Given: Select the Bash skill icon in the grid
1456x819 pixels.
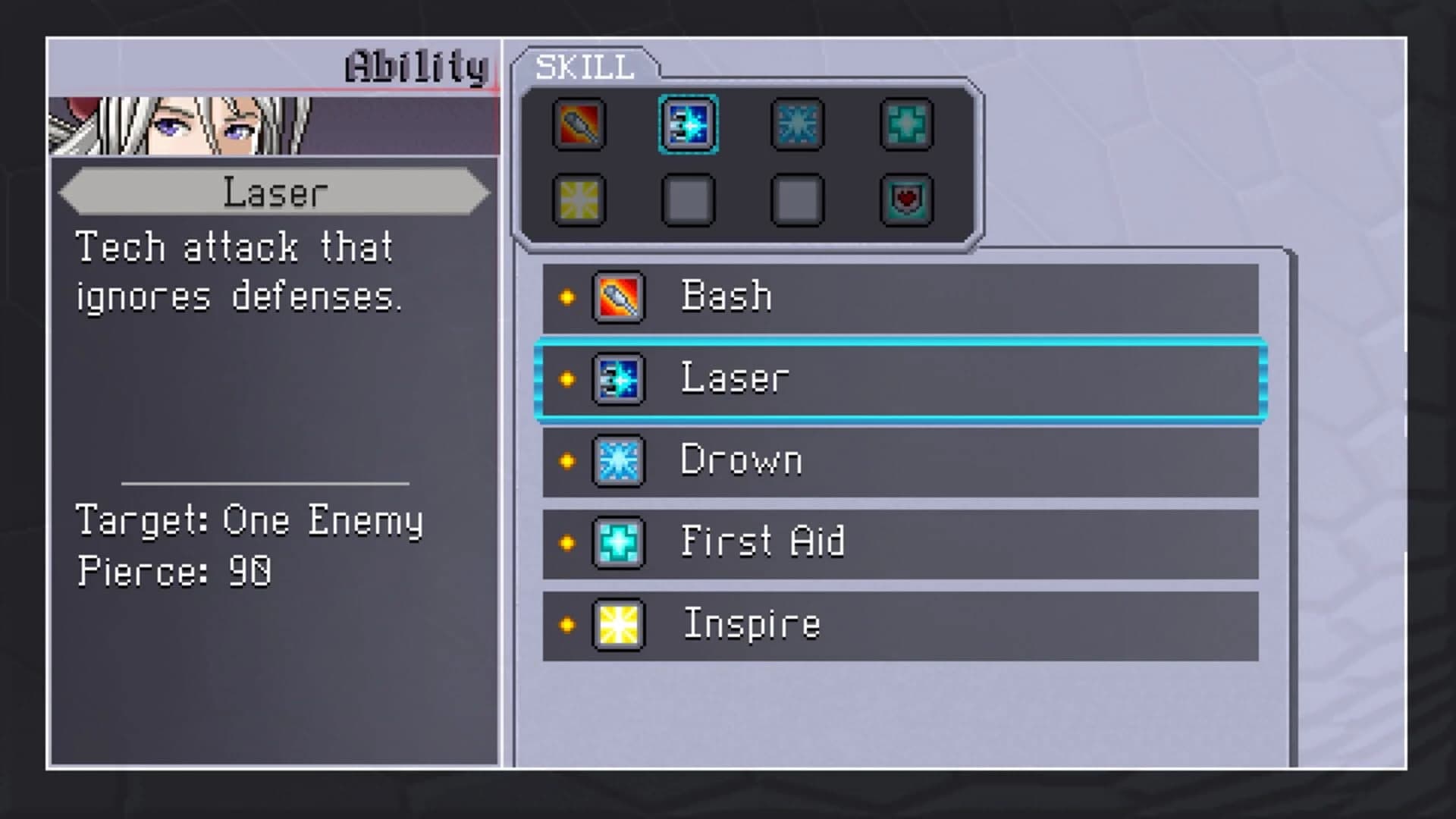Looking at the screenshot, I should point(579,126).
